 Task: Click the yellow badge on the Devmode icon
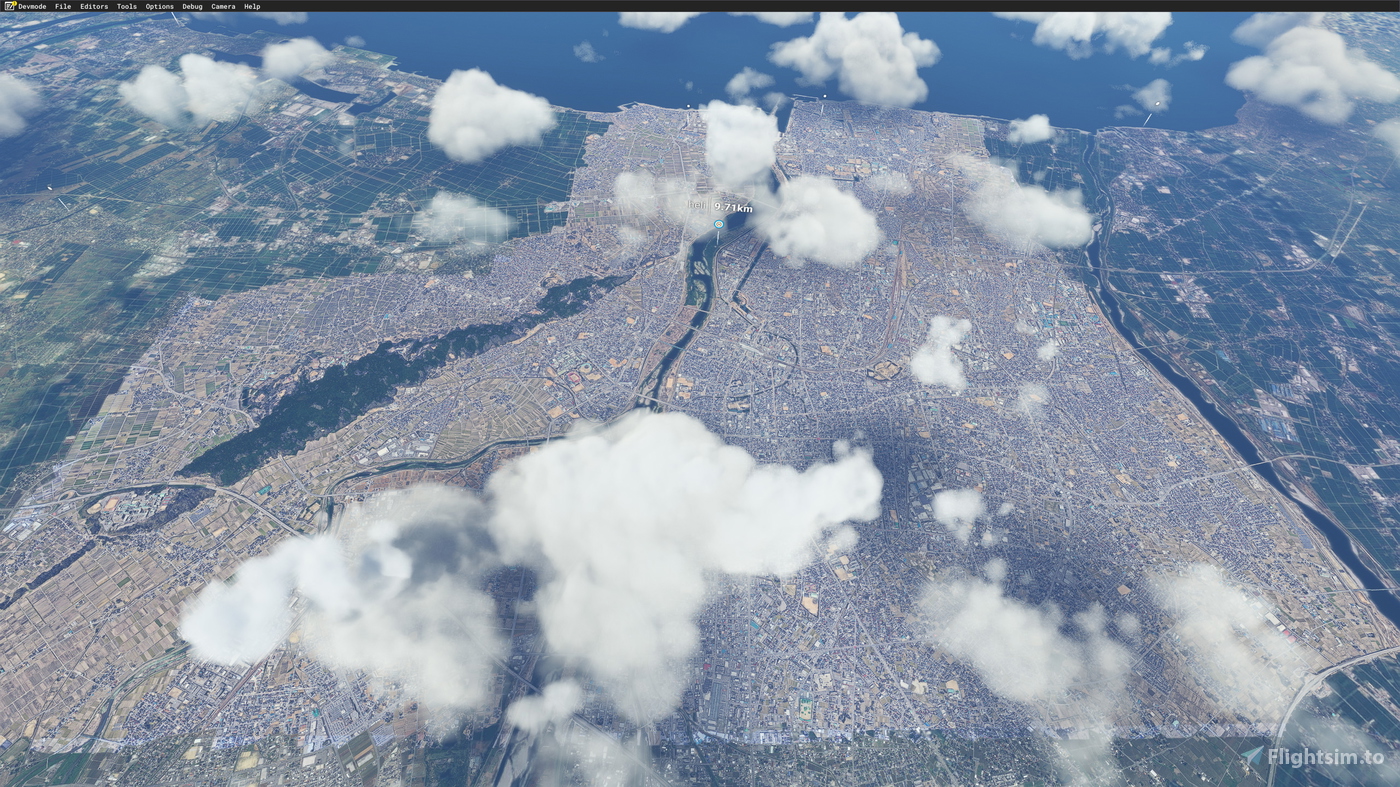tap(14, 4)
